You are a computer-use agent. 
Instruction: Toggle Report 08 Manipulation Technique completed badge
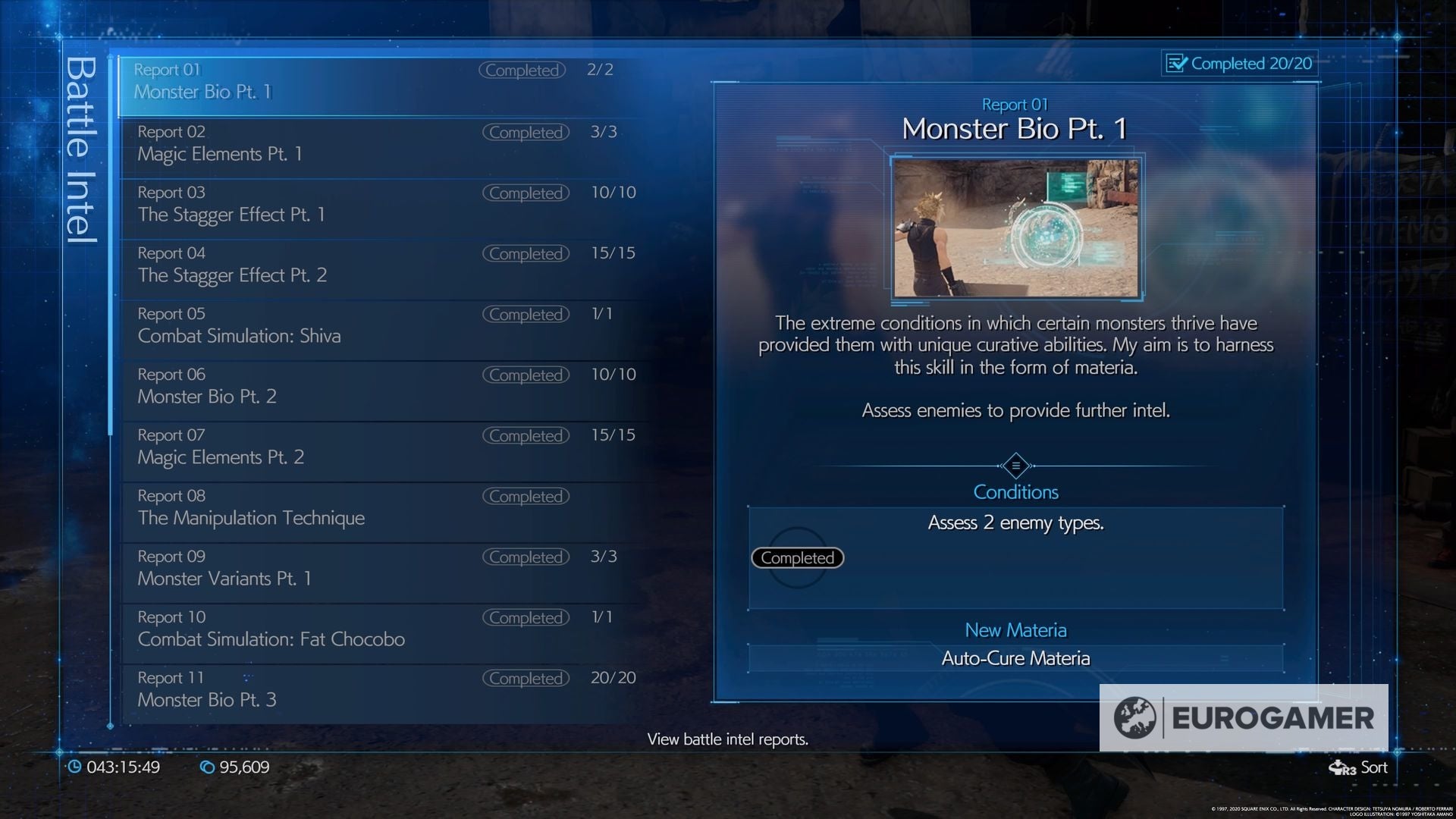tap(526, 496)
